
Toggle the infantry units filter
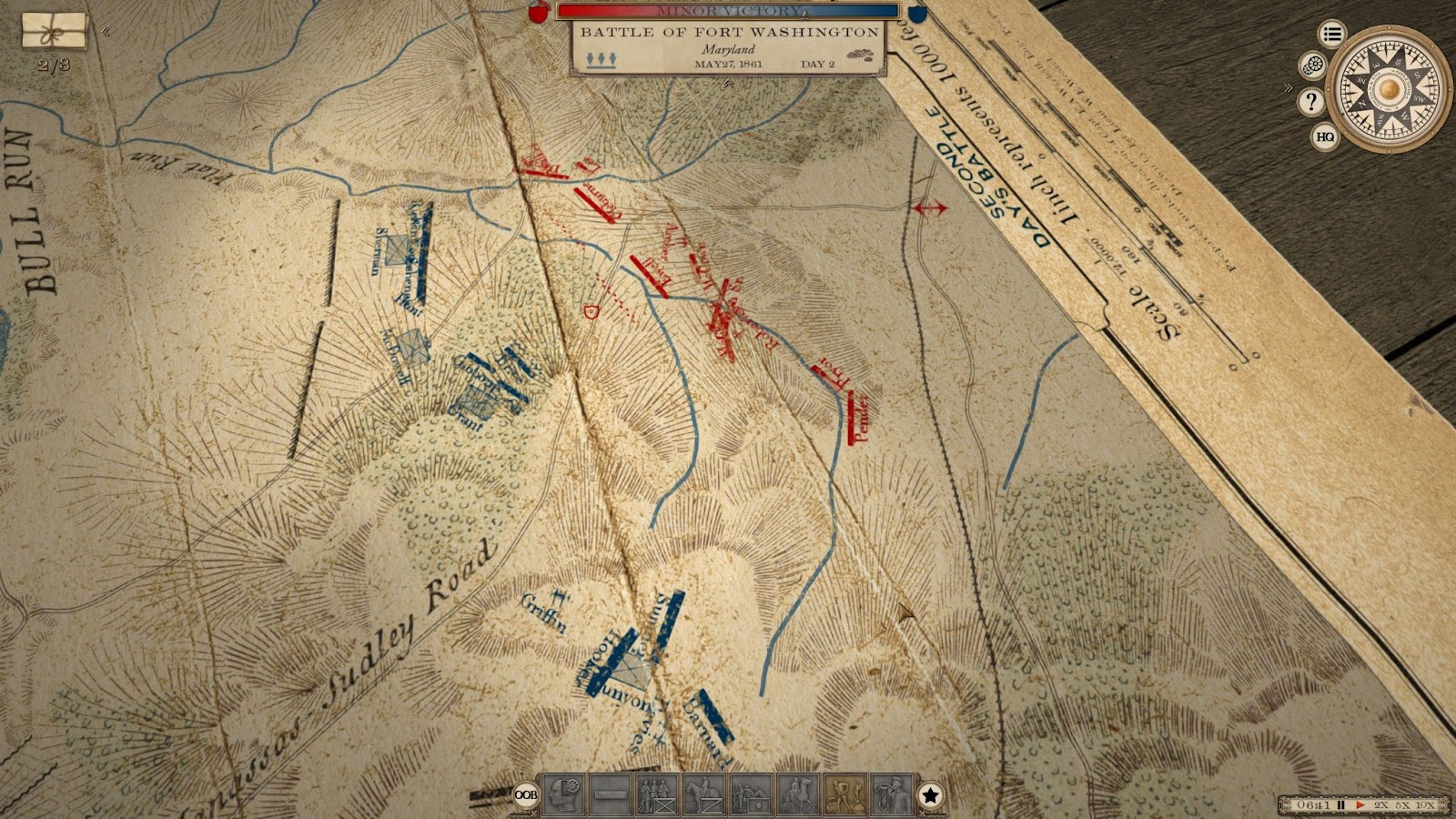click(x=656, y=794)
